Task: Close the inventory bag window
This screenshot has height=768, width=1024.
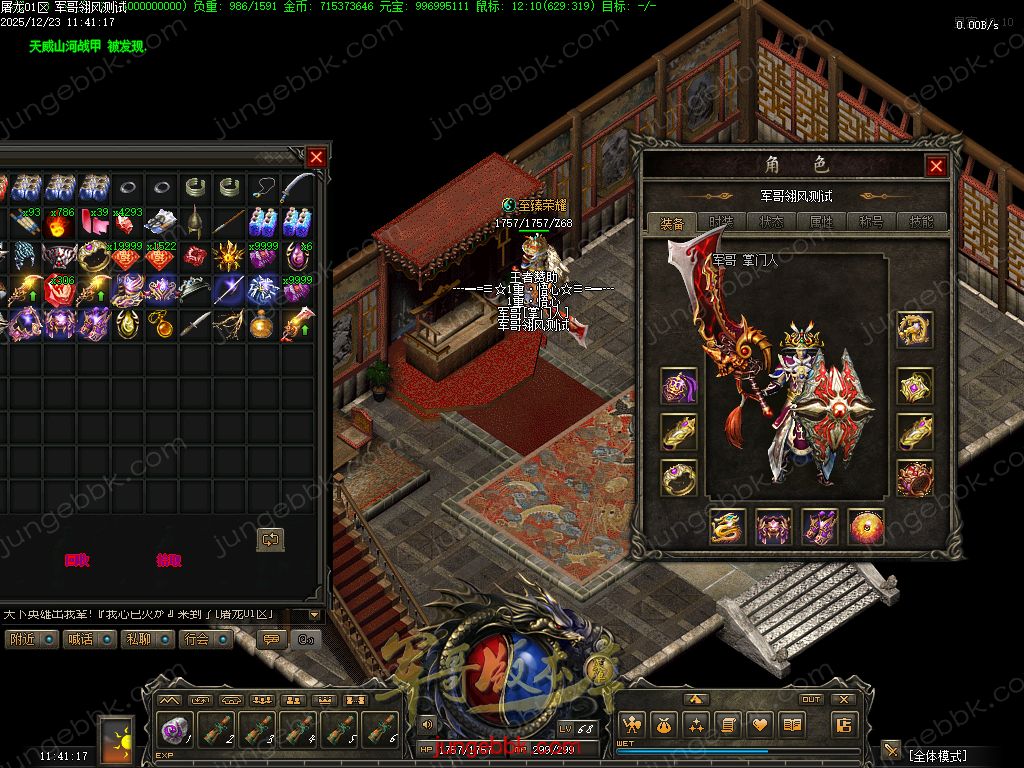Action: tap(316, 157)
